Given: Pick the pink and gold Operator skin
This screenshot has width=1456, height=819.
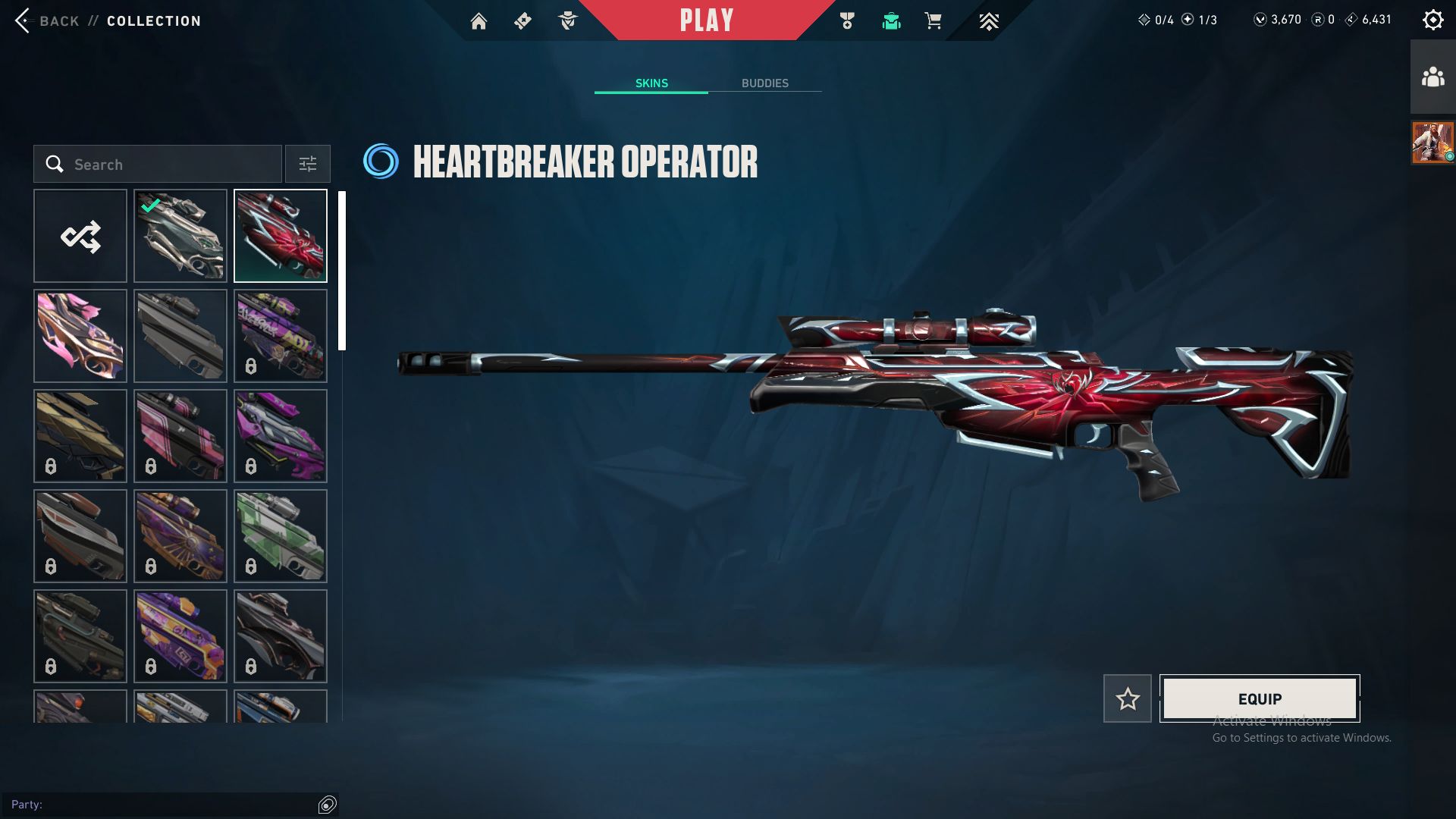Looking at the screenshot, I should 80,337.
